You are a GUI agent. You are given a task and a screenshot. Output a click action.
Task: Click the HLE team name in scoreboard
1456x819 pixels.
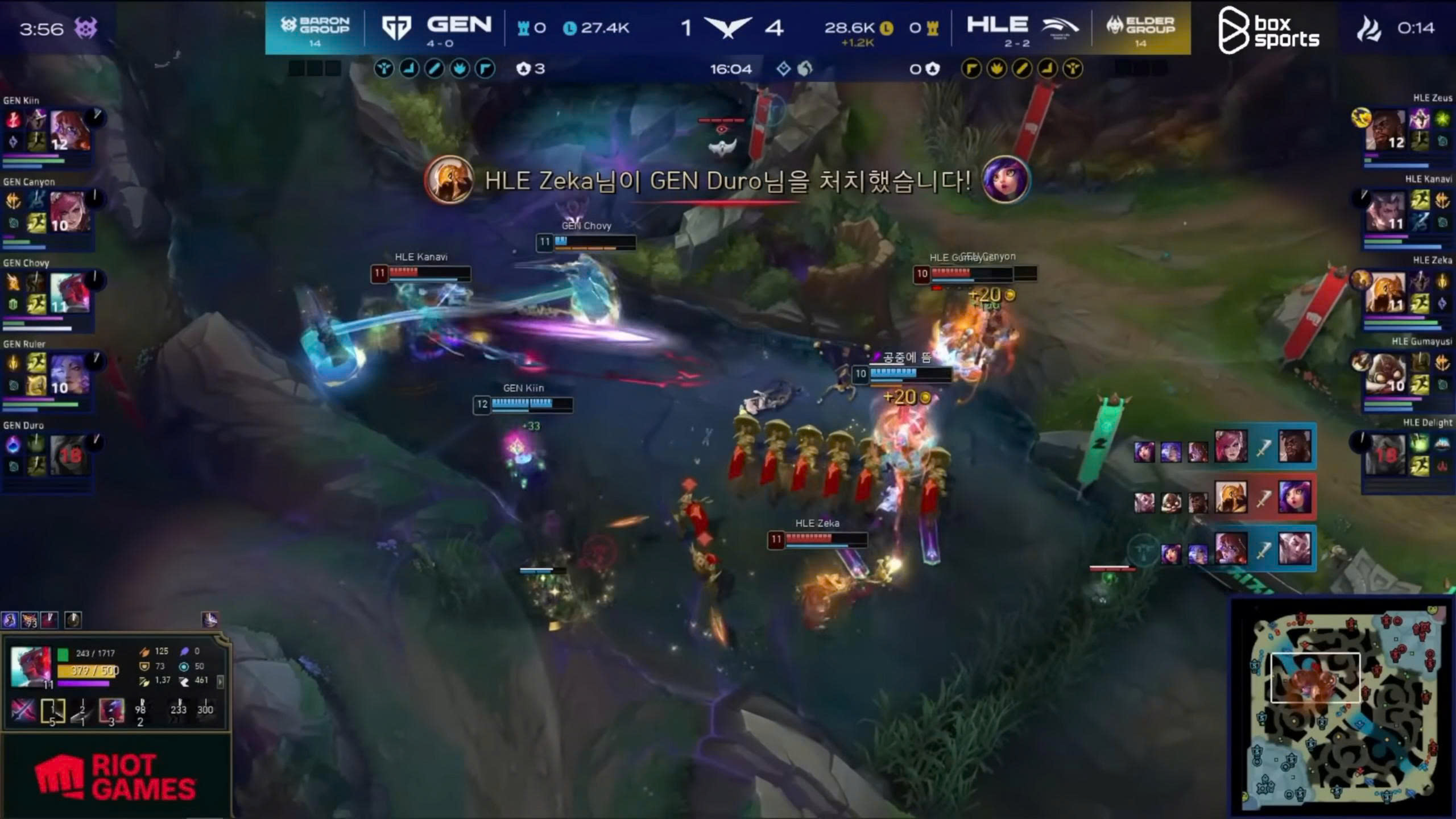[x=997, y=25]
